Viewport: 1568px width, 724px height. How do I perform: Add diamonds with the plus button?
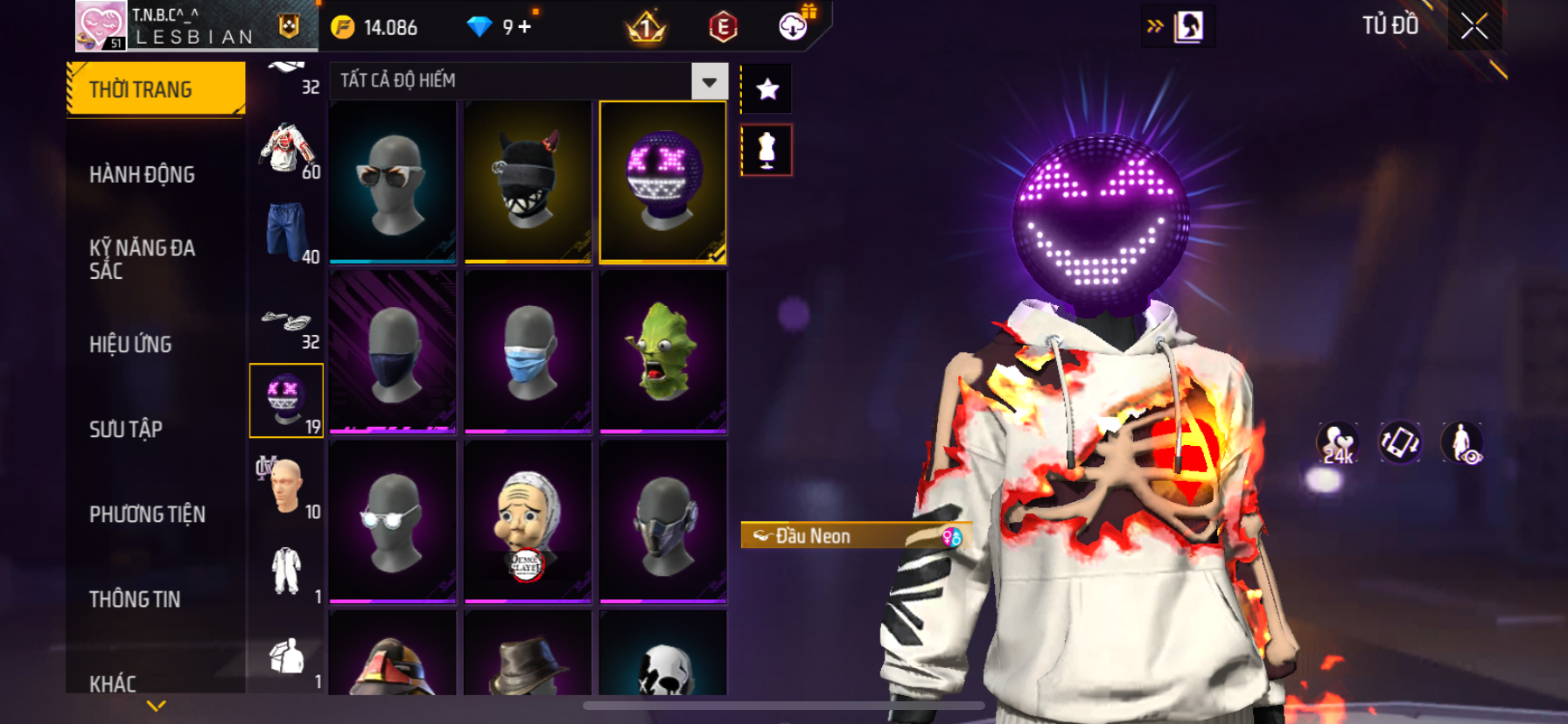tap(525, 27)
